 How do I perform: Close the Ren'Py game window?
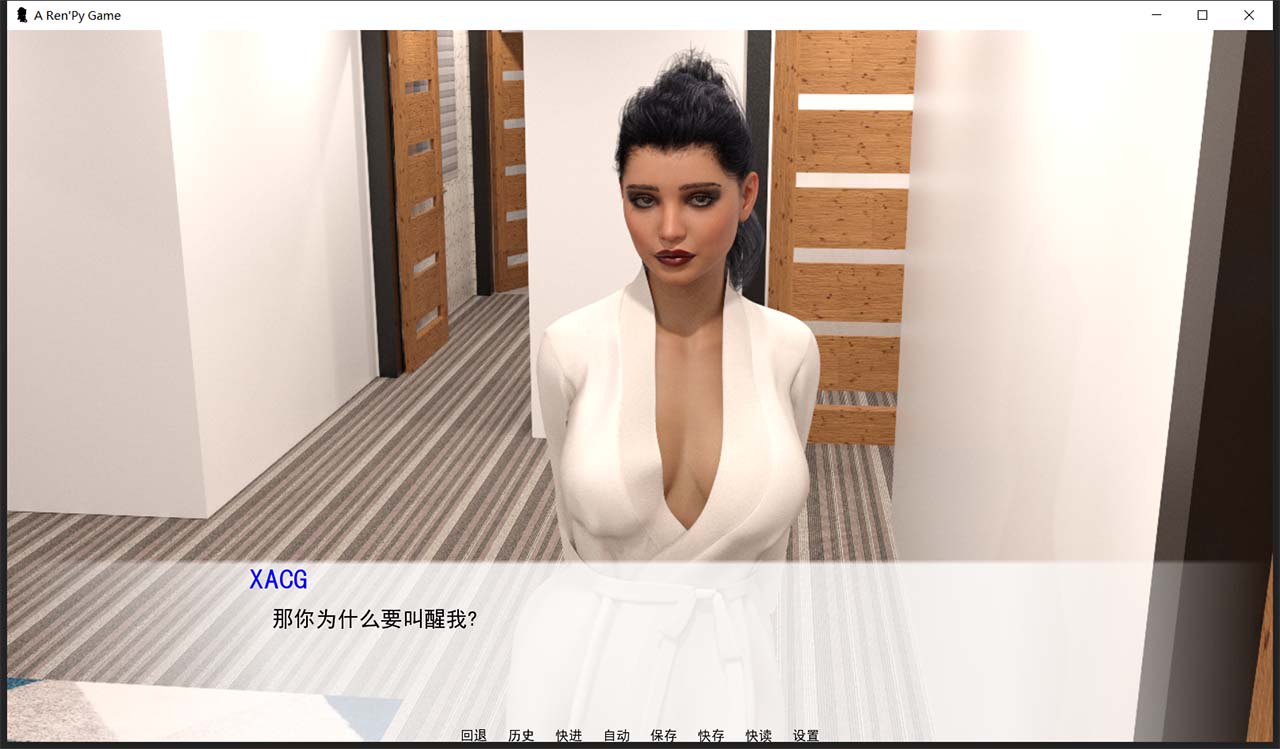click(x=1250, y=15)
